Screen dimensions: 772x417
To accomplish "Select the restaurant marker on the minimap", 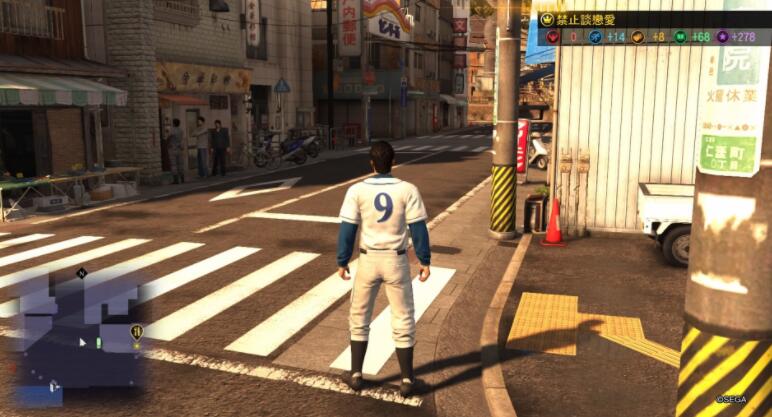I will point(136,332).
